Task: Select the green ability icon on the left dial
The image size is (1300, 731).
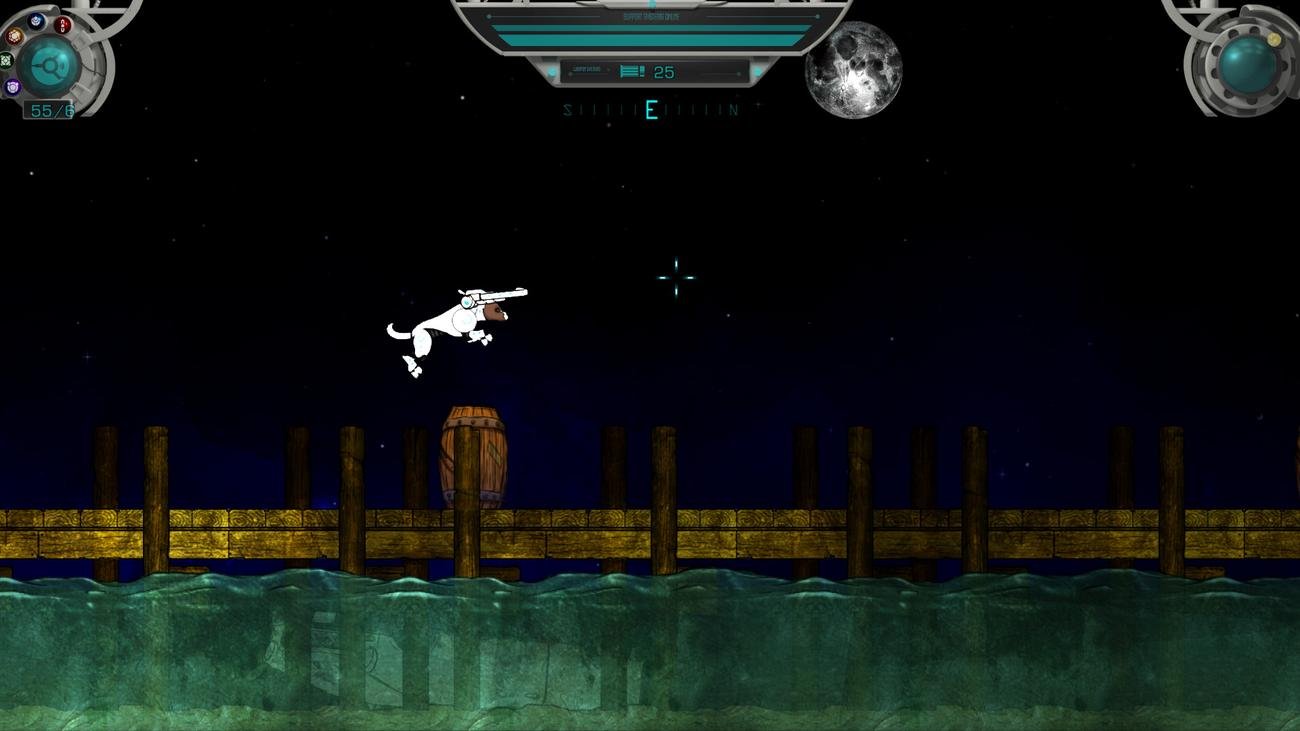Action: tap(5, 59)
